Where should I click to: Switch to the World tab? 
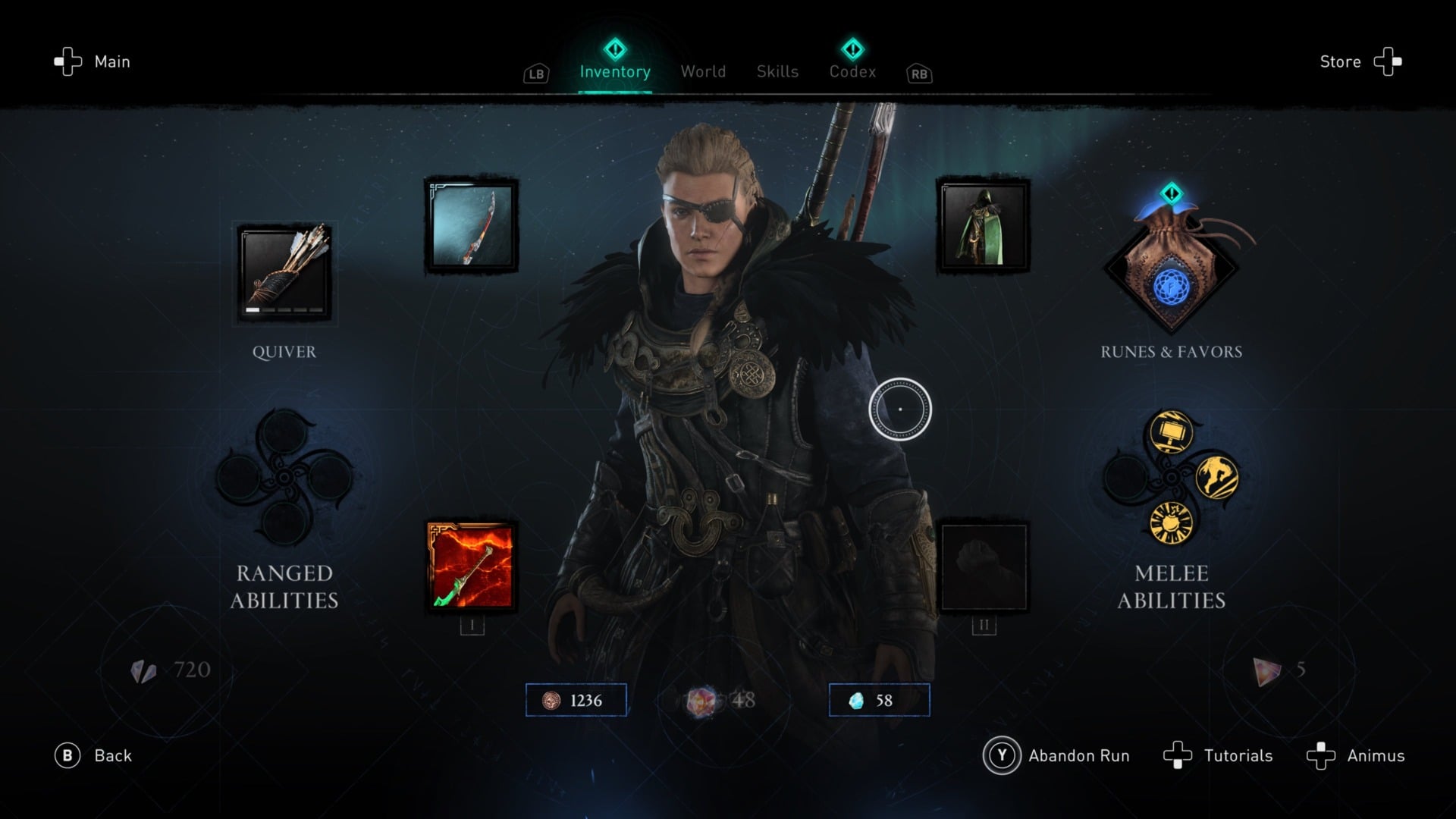(702, 72)
